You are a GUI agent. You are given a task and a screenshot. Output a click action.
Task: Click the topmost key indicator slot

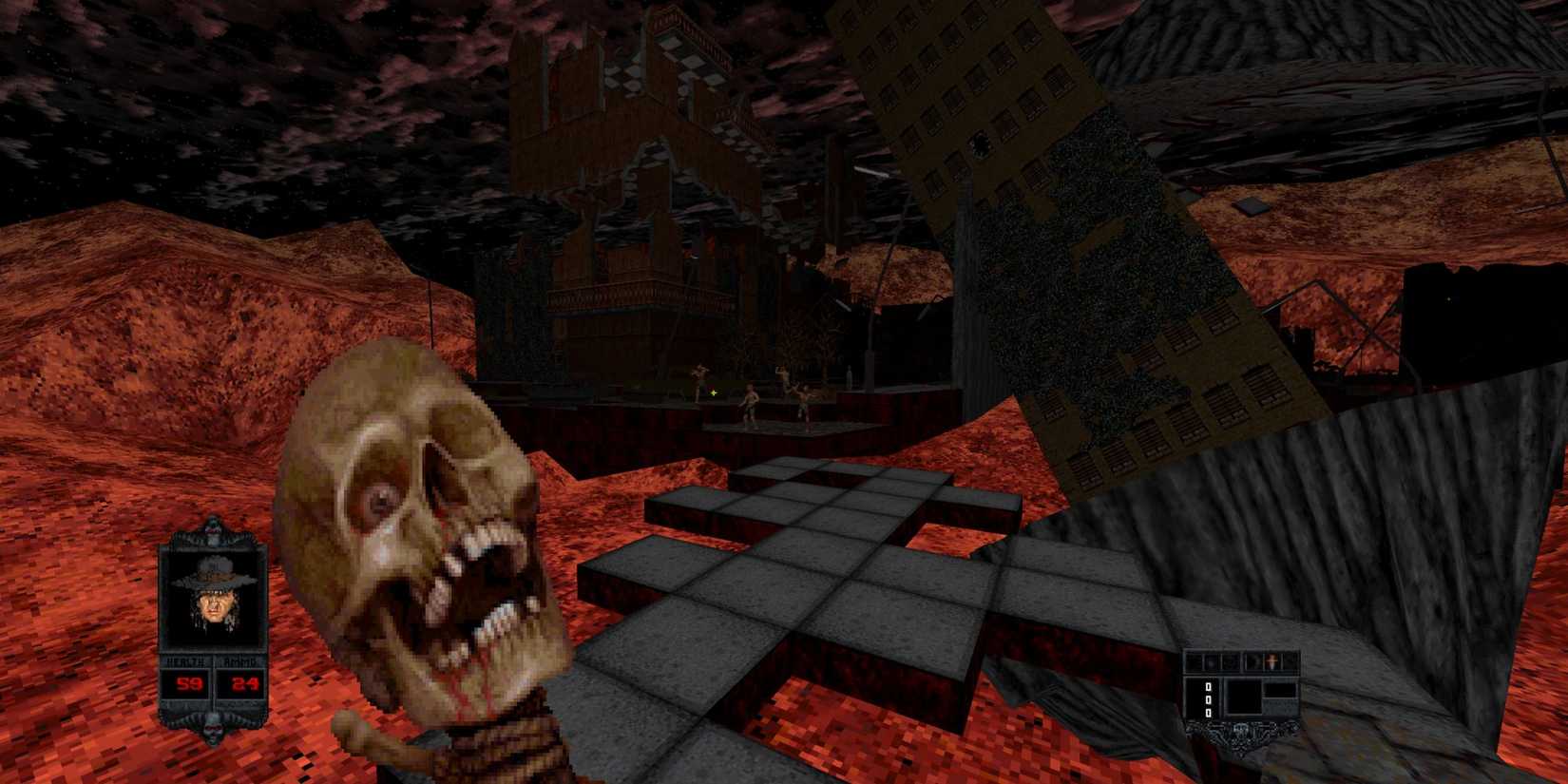pos(1208,687)
